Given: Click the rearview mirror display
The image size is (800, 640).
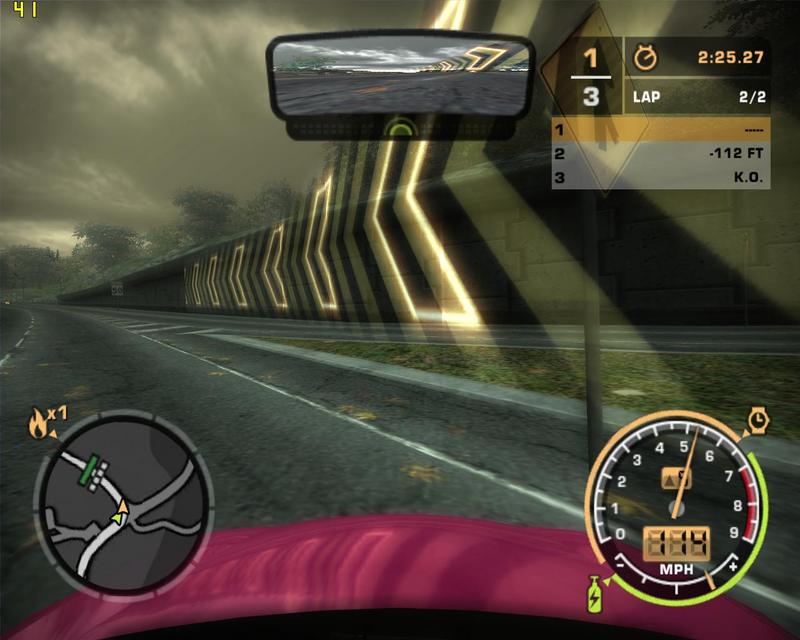Looking at the screenshot, I should 401,77.
